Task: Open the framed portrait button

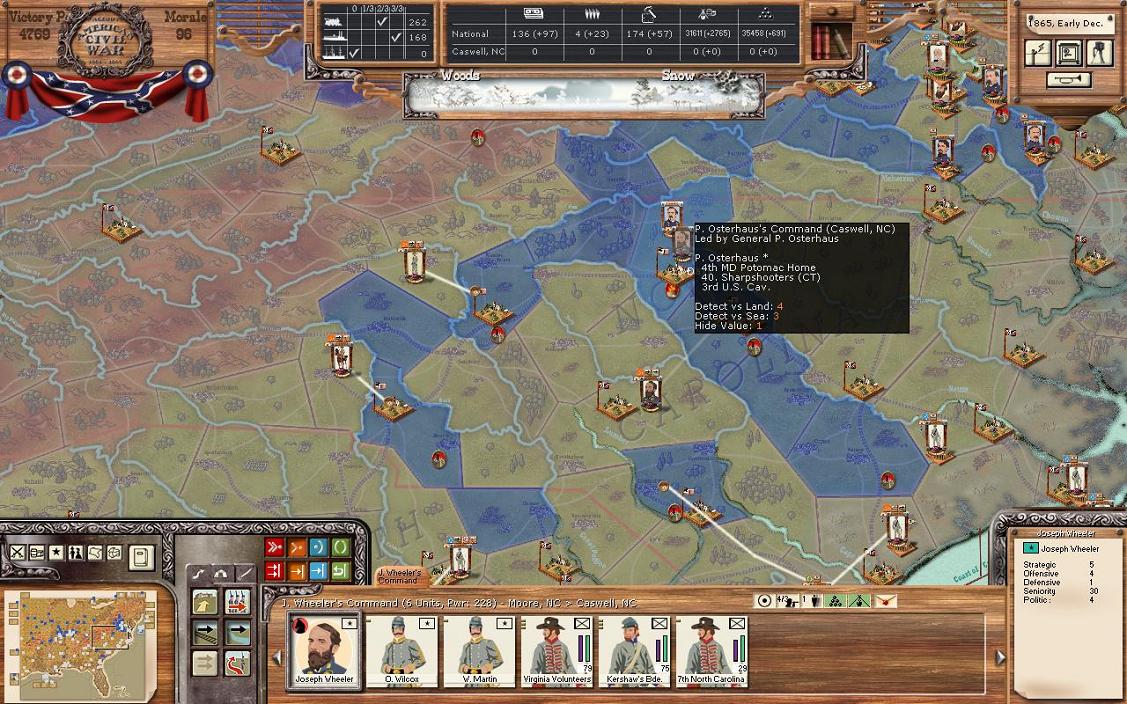Action: coord(1069,53)
